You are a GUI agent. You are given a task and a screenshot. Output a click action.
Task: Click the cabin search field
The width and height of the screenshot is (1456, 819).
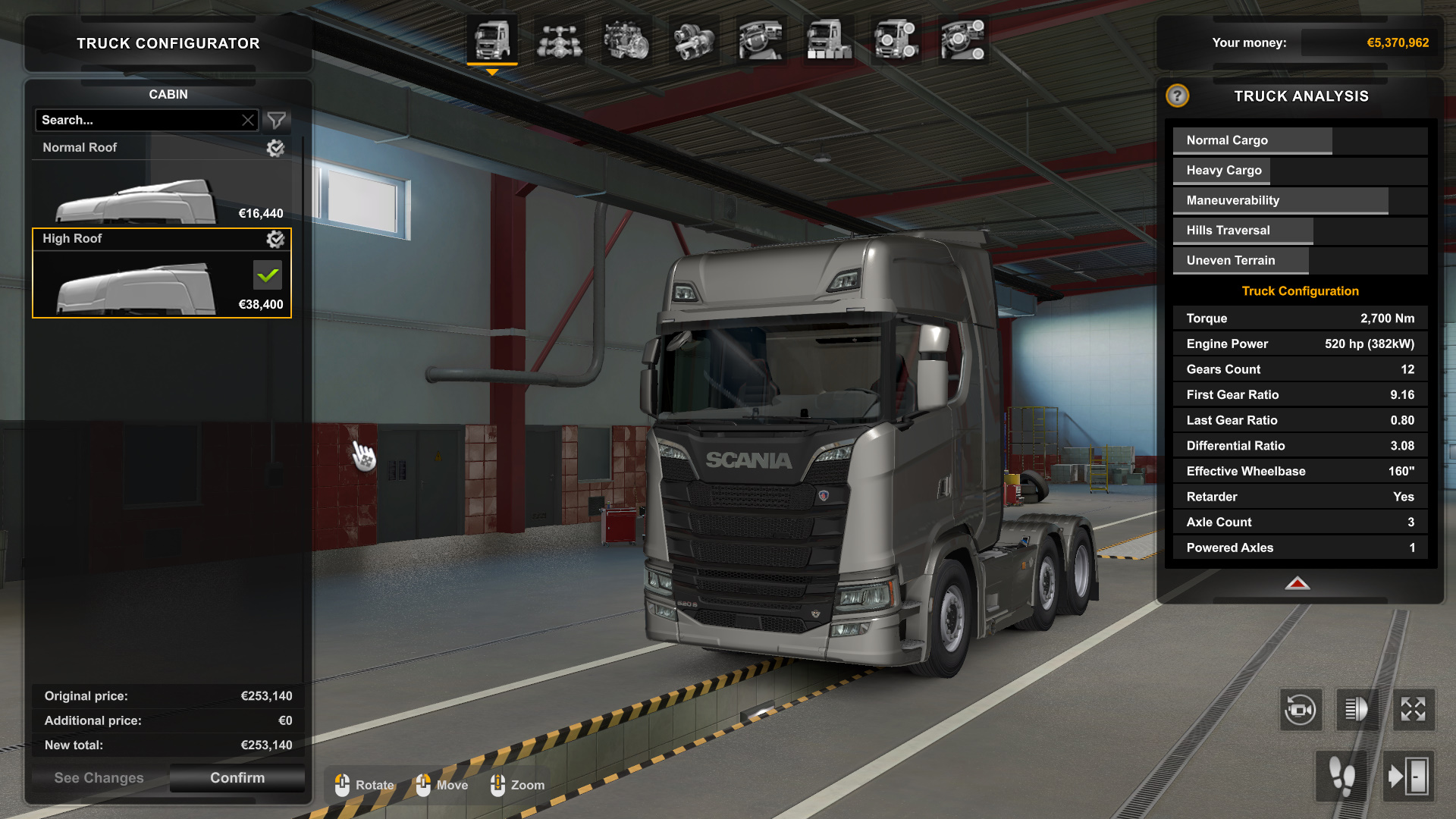[138, 120]
